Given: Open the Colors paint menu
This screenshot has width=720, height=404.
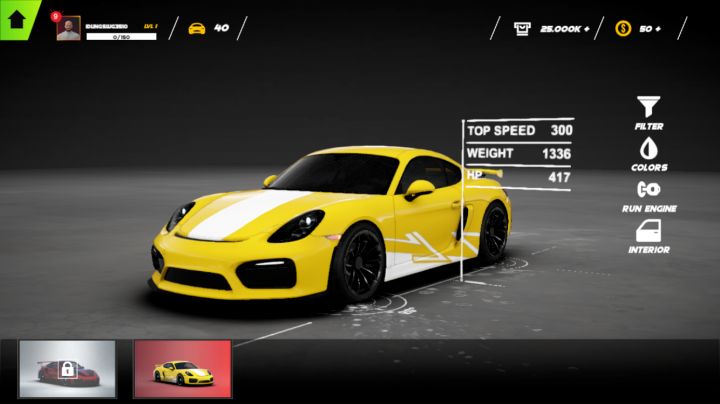Looking at the screenshot, I should click(x=649, y=149).
